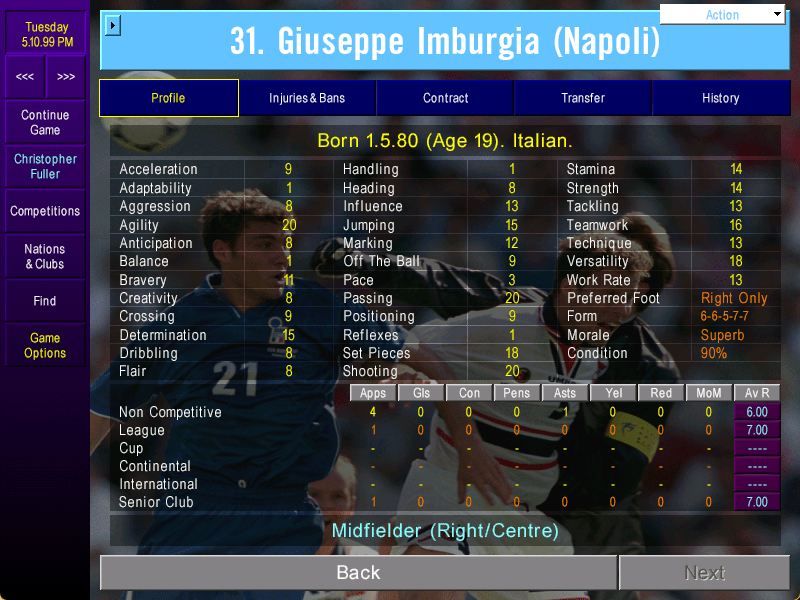Show the Contract tab
The image size is (800, 600).
click(445, 98)
